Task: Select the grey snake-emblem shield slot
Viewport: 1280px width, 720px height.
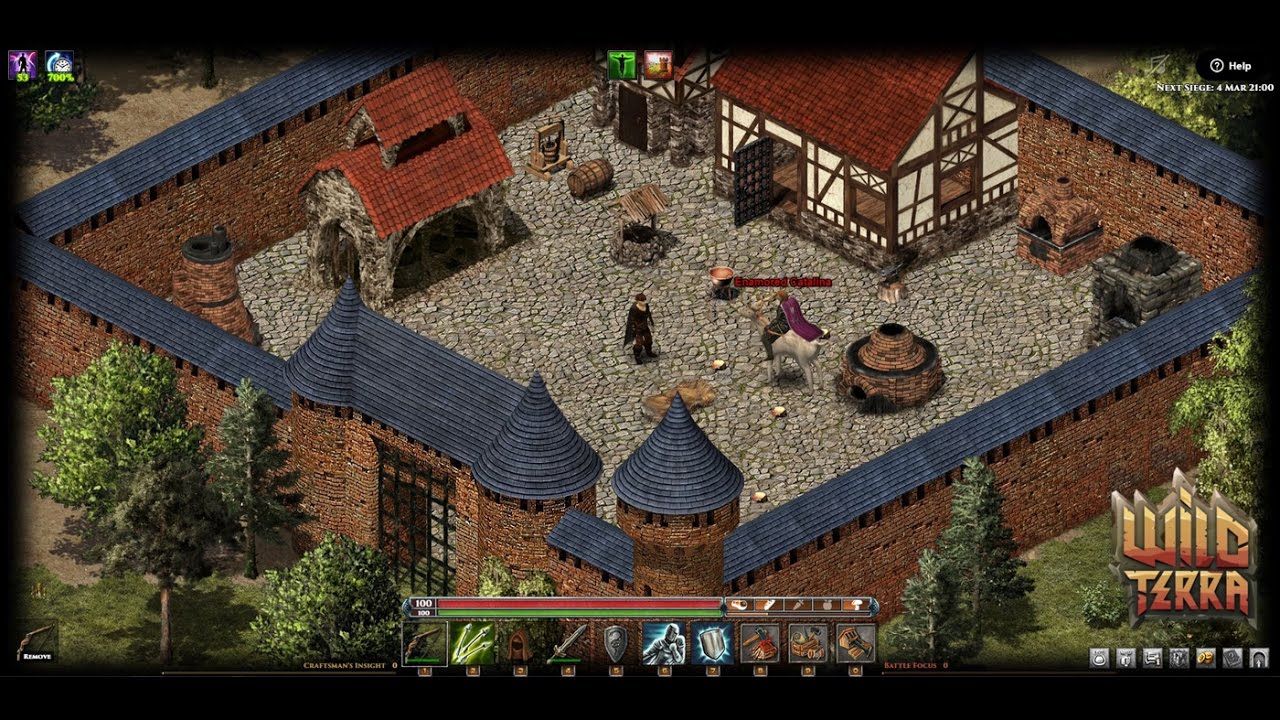Action: click(616, 644)
